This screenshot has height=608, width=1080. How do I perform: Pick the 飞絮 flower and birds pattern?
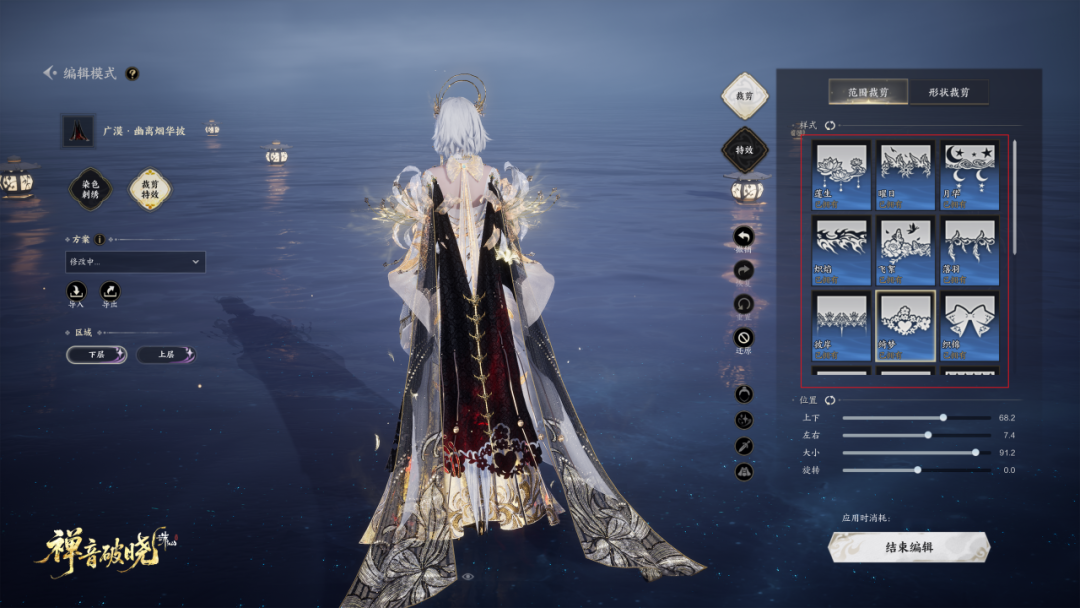905,251
